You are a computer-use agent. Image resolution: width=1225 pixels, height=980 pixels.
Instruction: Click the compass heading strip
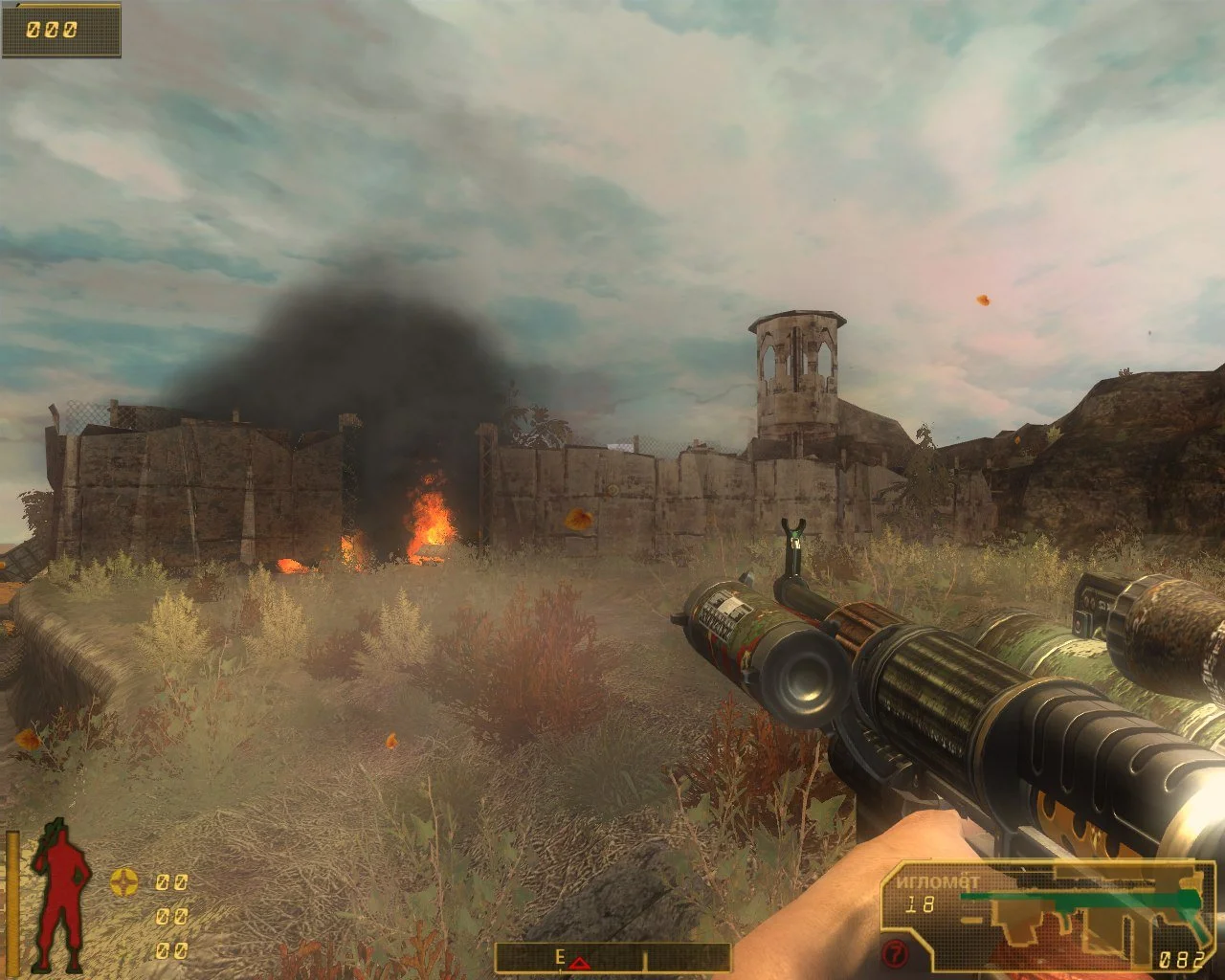coord(612,957)
